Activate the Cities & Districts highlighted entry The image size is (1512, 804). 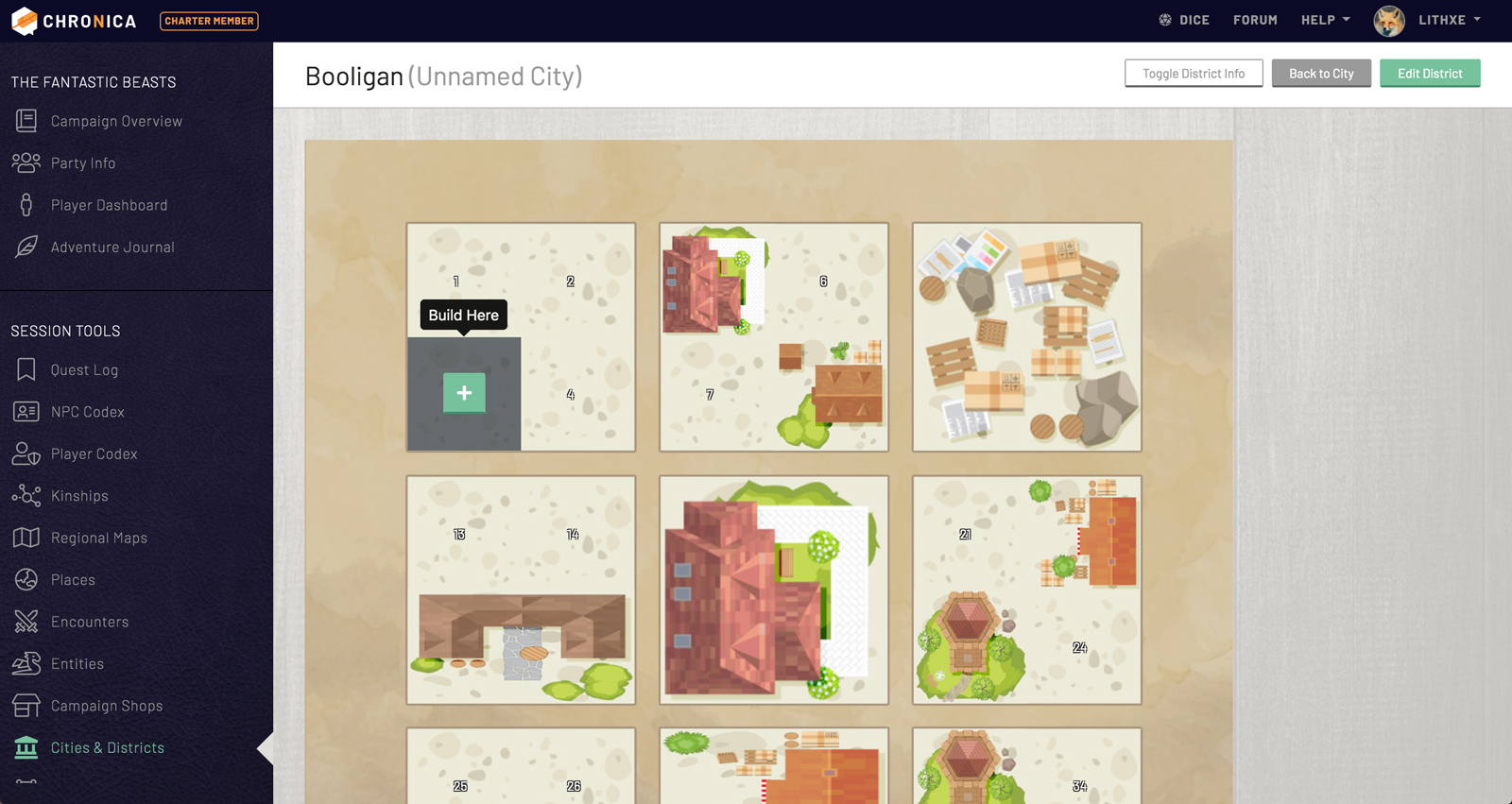pyautogui.click(x=107, y=747)
